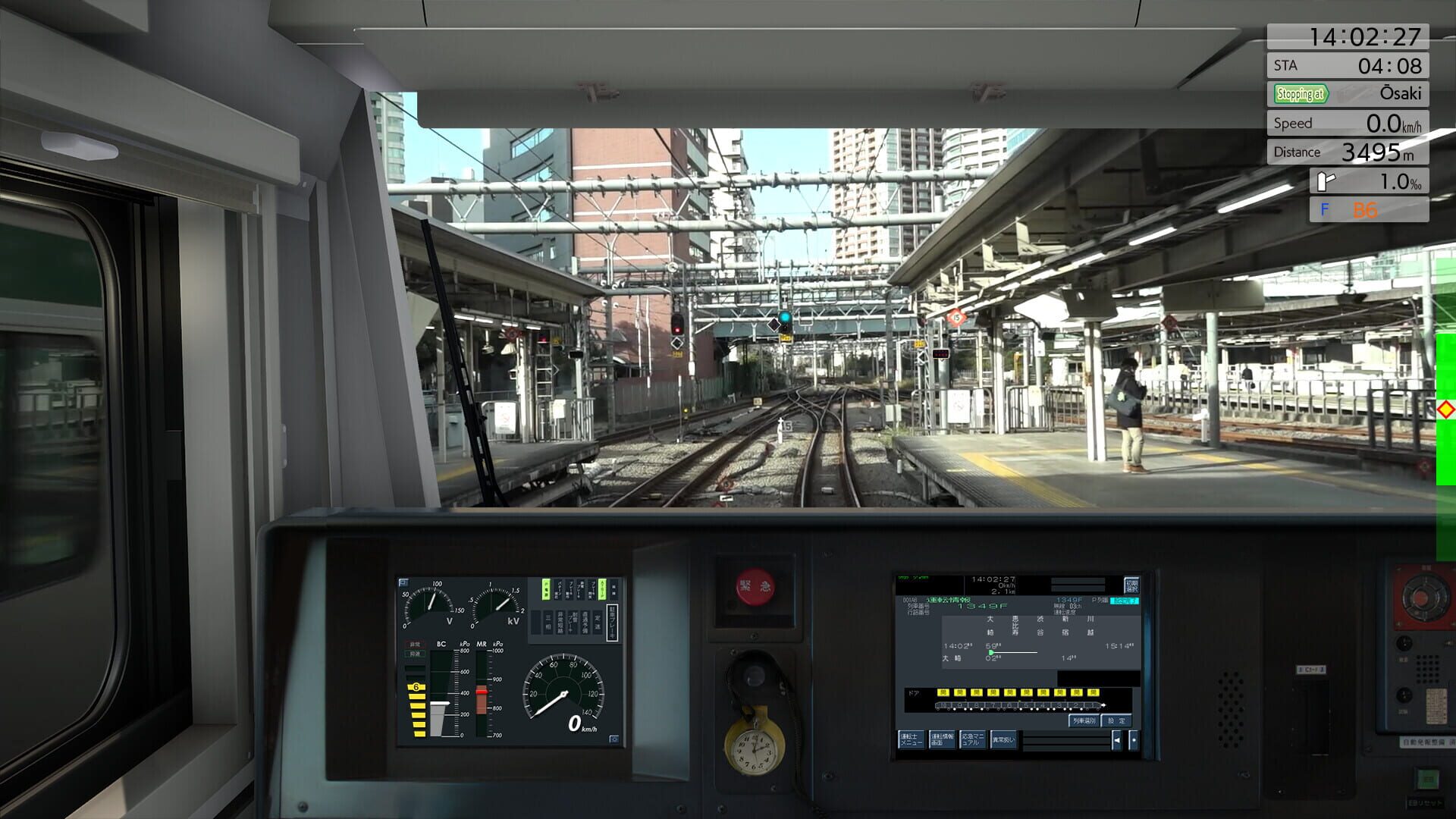Viewport: 1456px width, 819px height.
Task: Switch to the 運転情報画面 driving info screen
Action: (943, 739)
